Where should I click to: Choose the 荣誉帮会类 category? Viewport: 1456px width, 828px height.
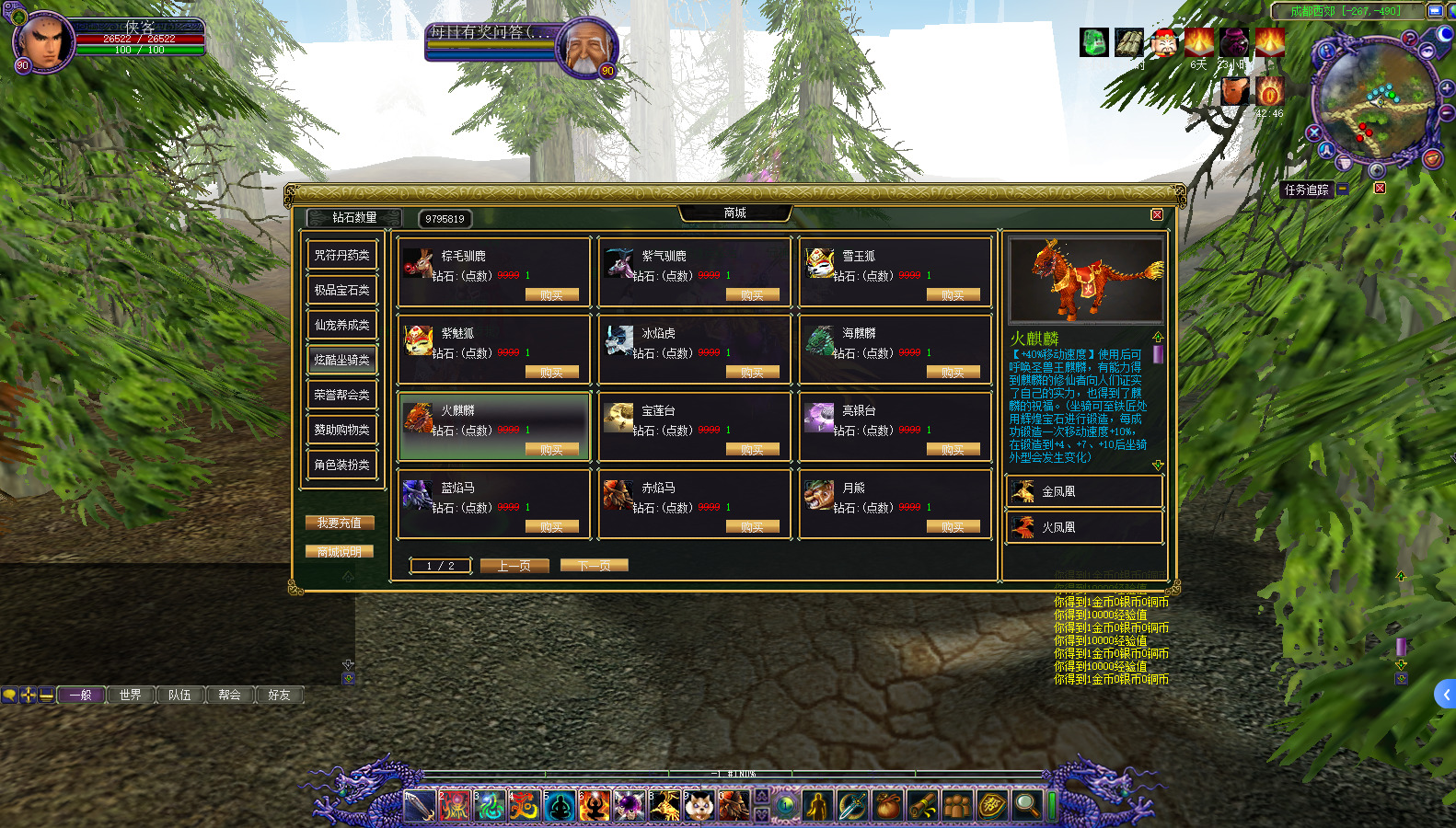click(x=341, y=396)
